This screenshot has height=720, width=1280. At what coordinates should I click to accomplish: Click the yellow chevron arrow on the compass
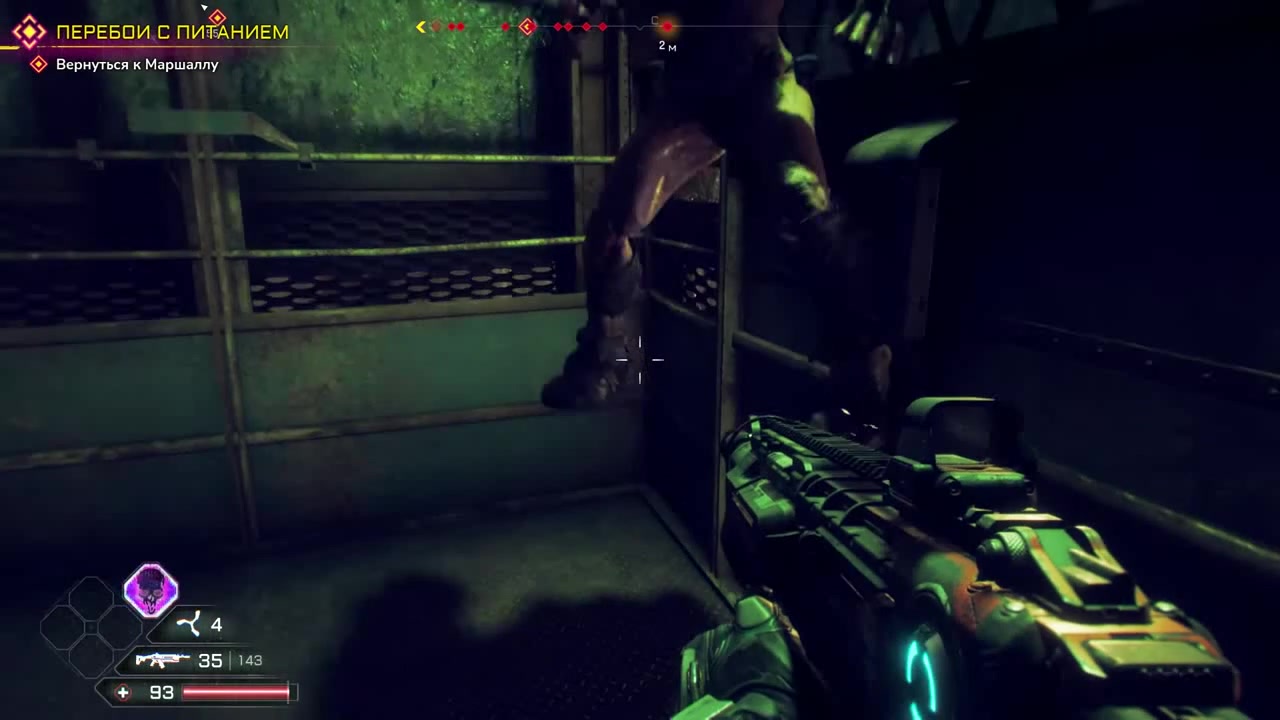pyautogui.click(x=420, y=28)
